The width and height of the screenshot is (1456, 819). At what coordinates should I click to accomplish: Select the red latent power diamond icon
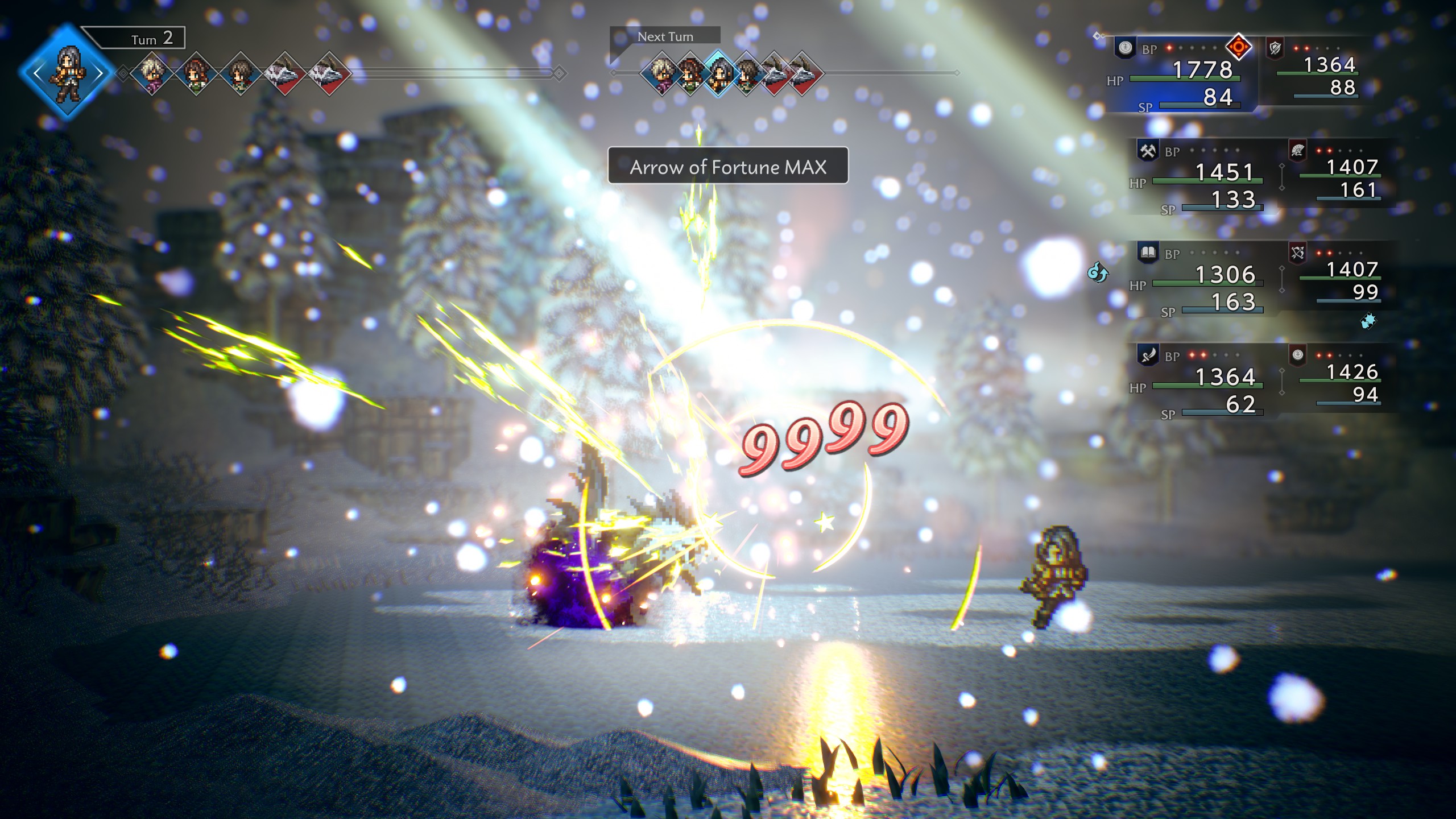coord(1238,47)
